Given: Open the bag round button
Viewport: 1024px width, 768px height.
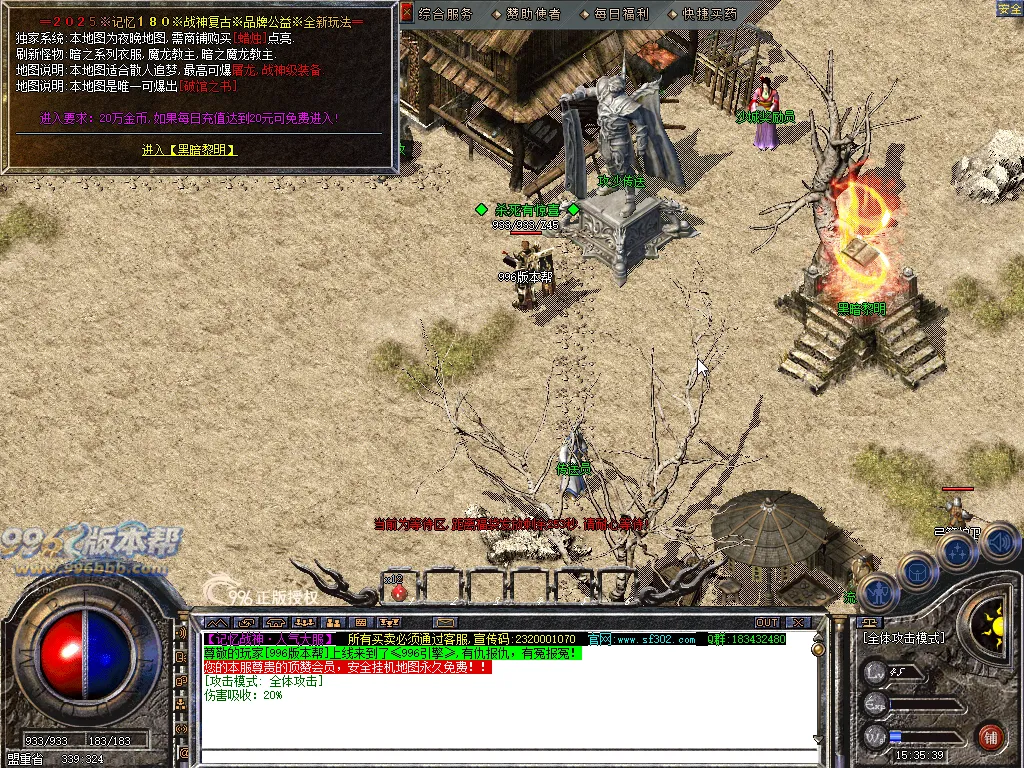Looking at the screenshot, I should (917, 571).
